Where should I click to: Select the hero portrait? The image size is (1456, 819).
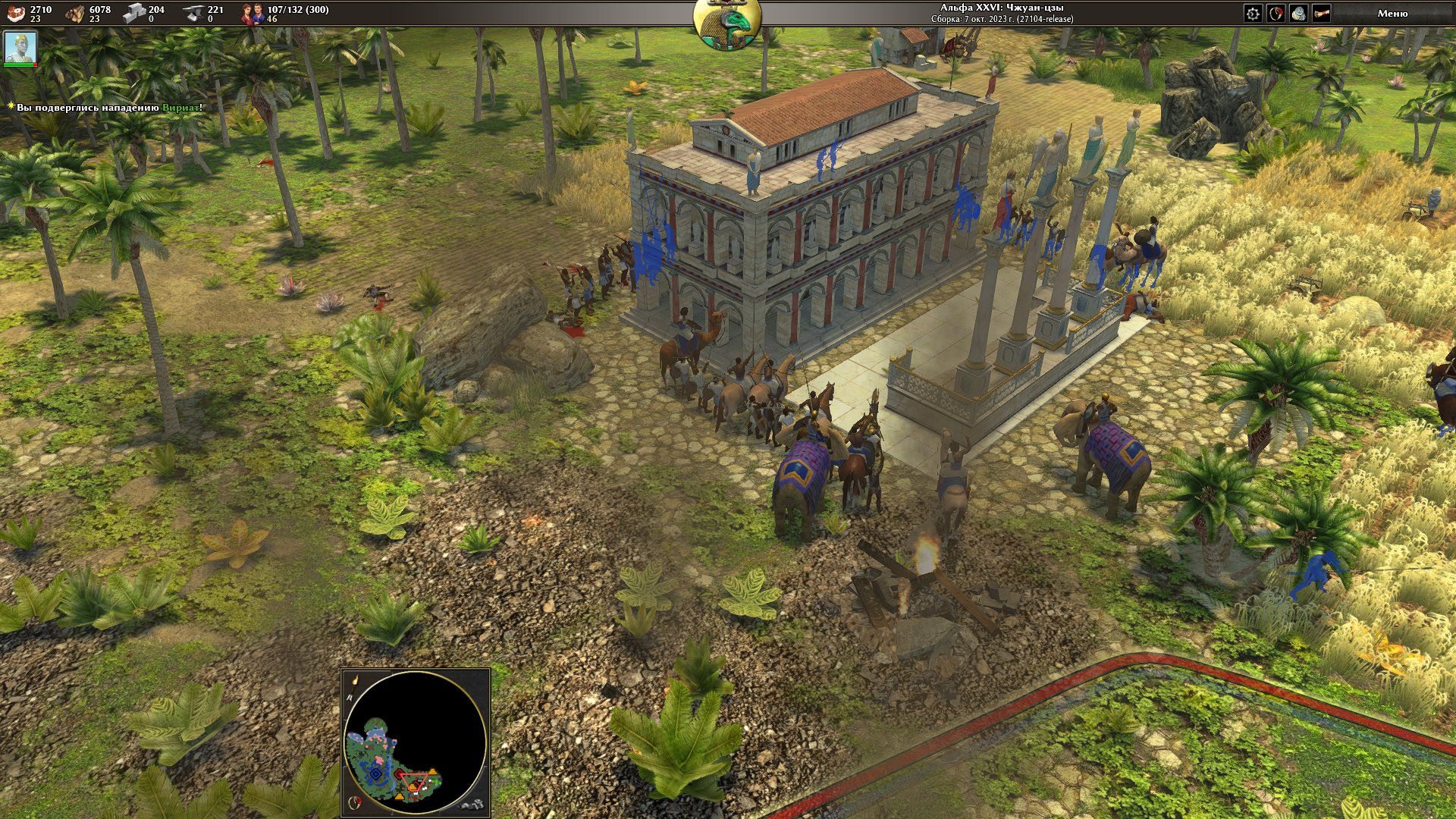tap(20, 48)
